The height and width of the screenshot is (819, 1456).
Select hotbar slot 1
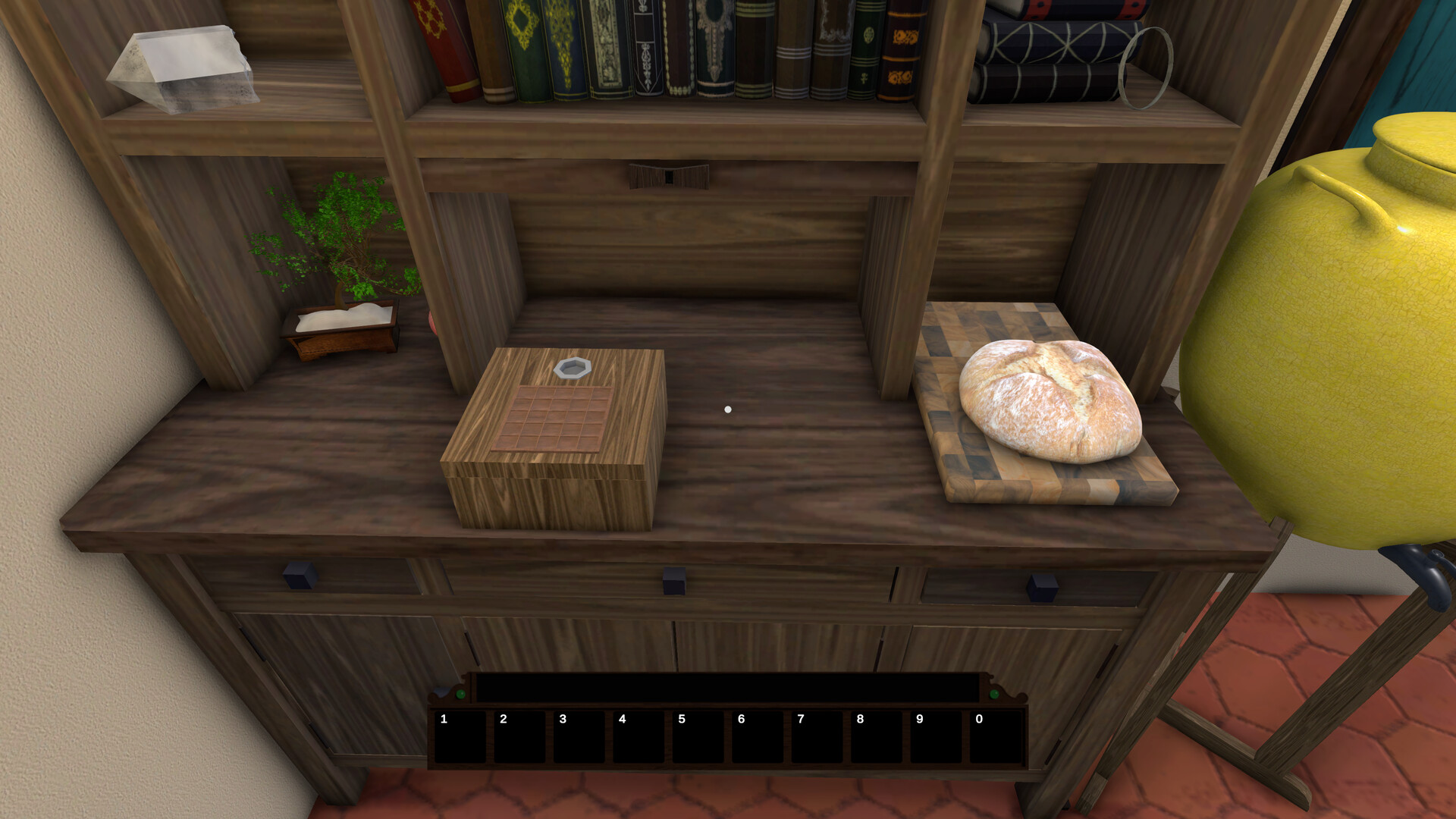[460, 737]
